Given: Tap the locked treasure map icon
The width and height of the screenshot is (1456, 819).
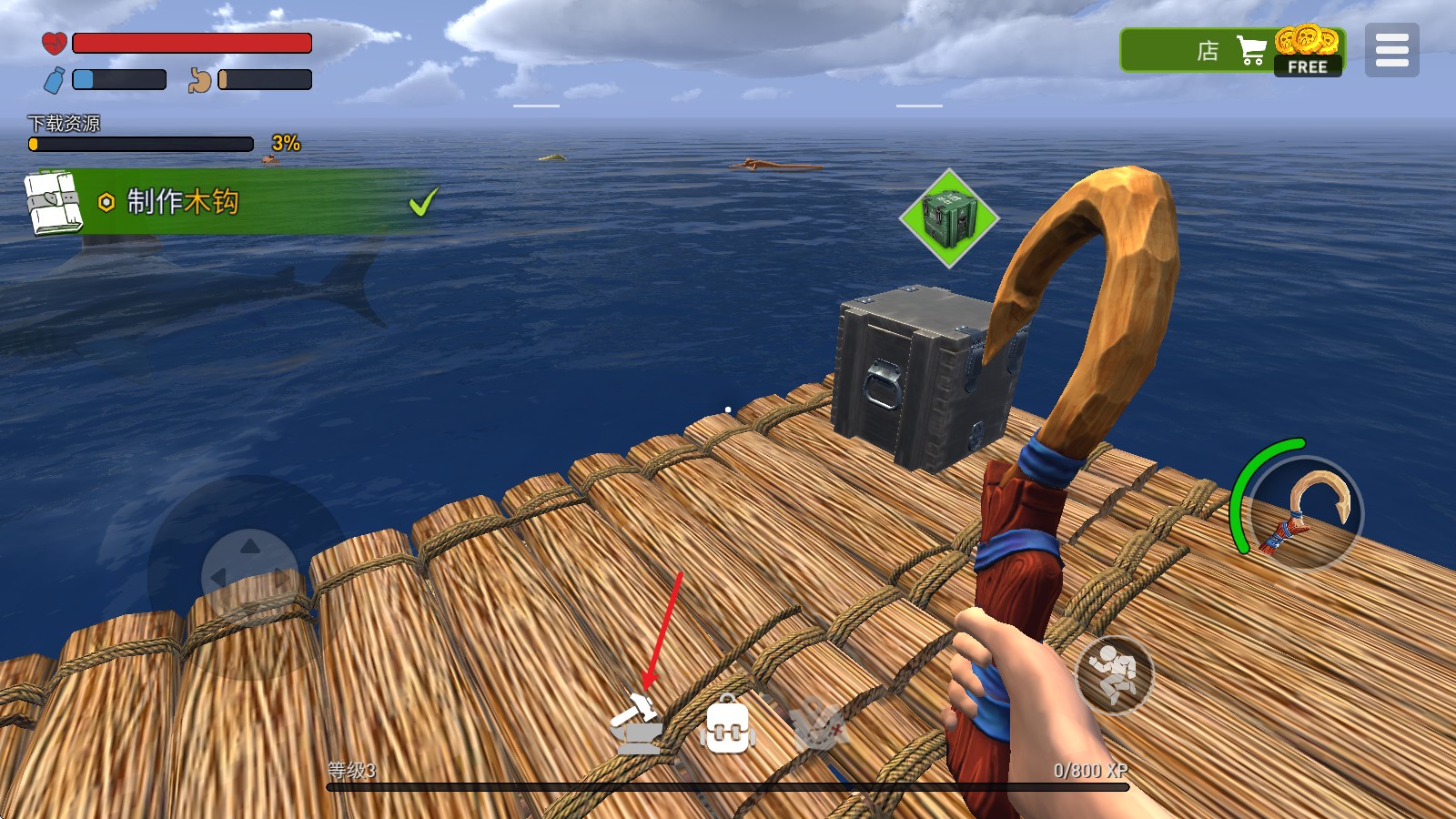Looking at the screenshot, I should click(x=816, y=727).
